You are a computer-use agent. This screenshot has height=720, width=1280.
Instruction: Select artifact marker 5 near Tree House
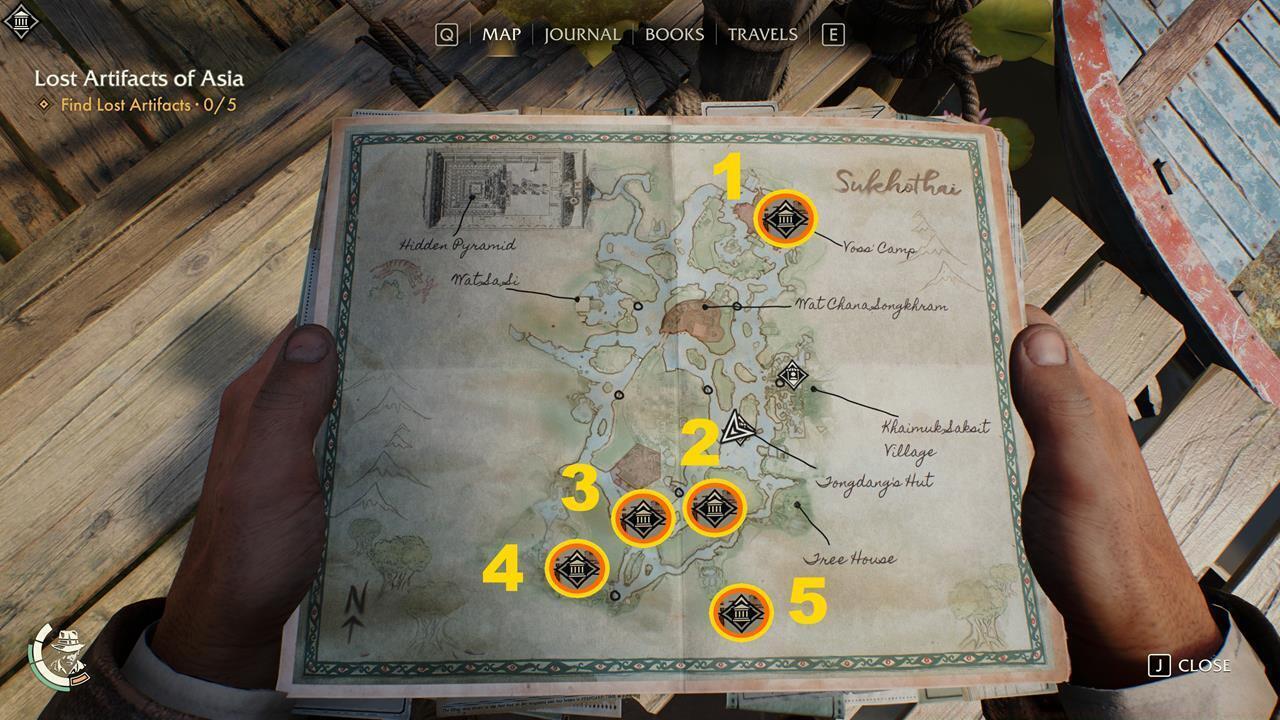739,611
